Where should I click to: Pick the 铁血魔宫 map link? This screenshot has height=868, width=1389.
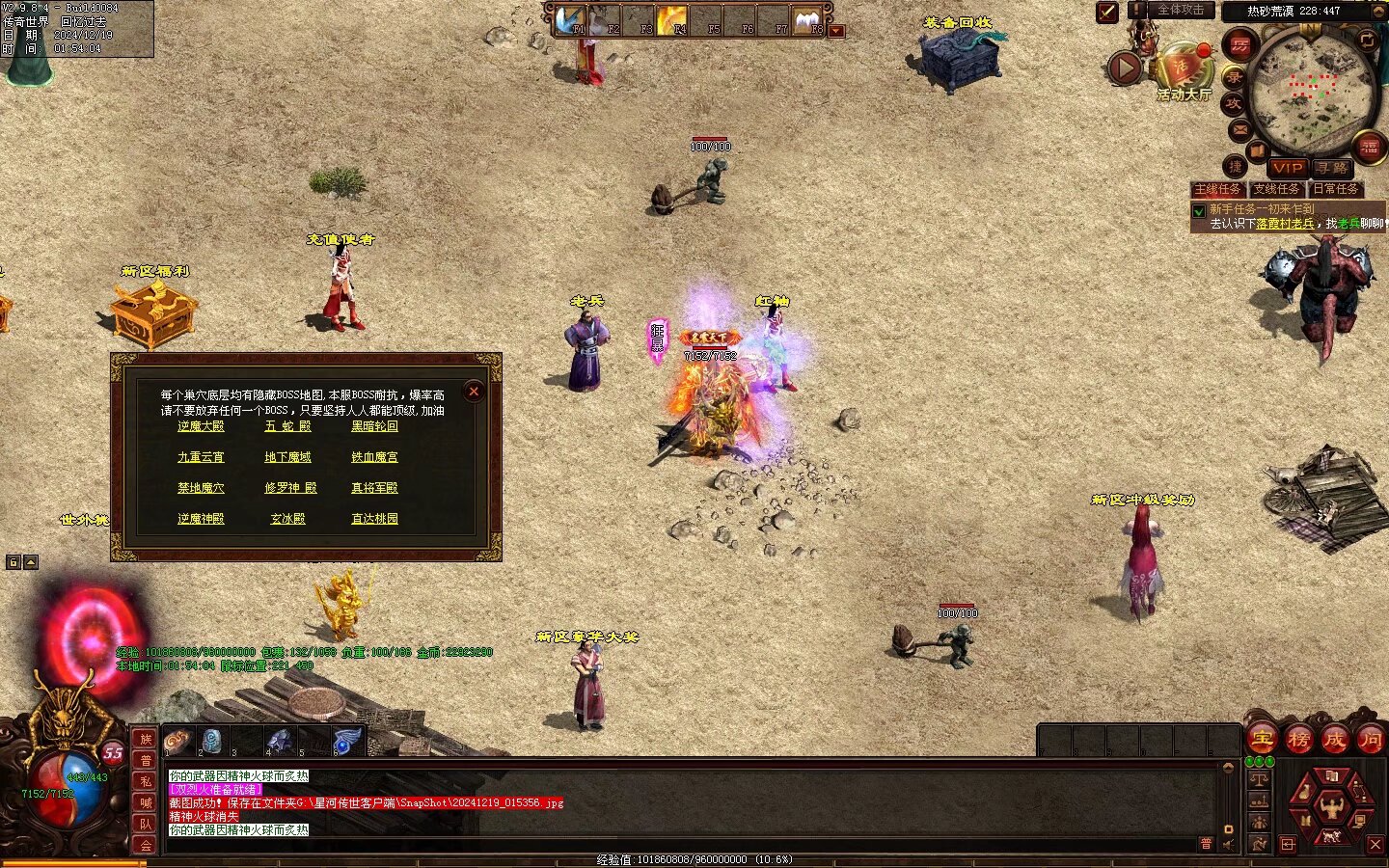pyautogui.click(x=374, y=457)
